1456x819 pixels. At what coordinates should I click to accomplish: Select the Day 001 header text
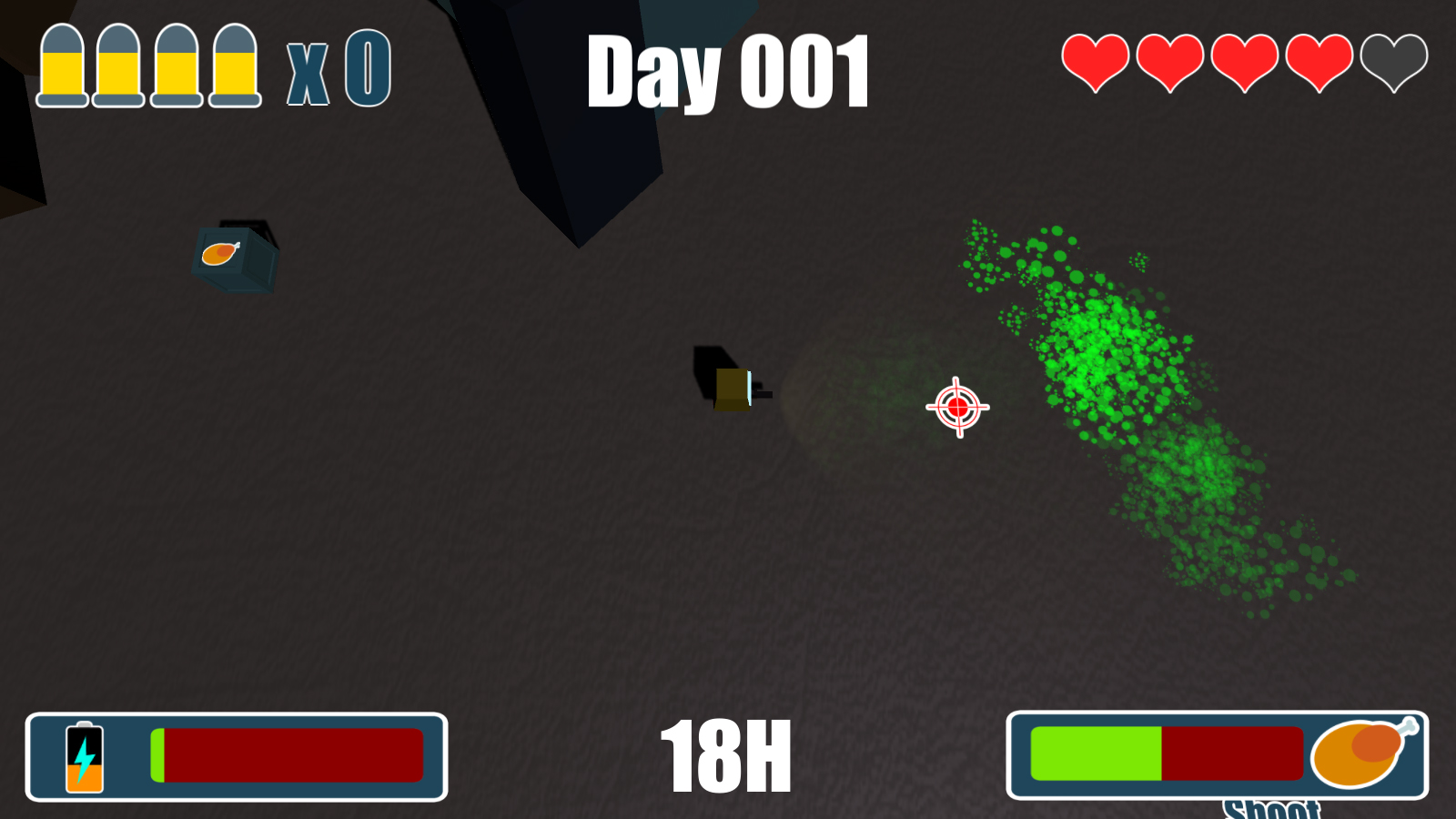[x=730, y=73]
